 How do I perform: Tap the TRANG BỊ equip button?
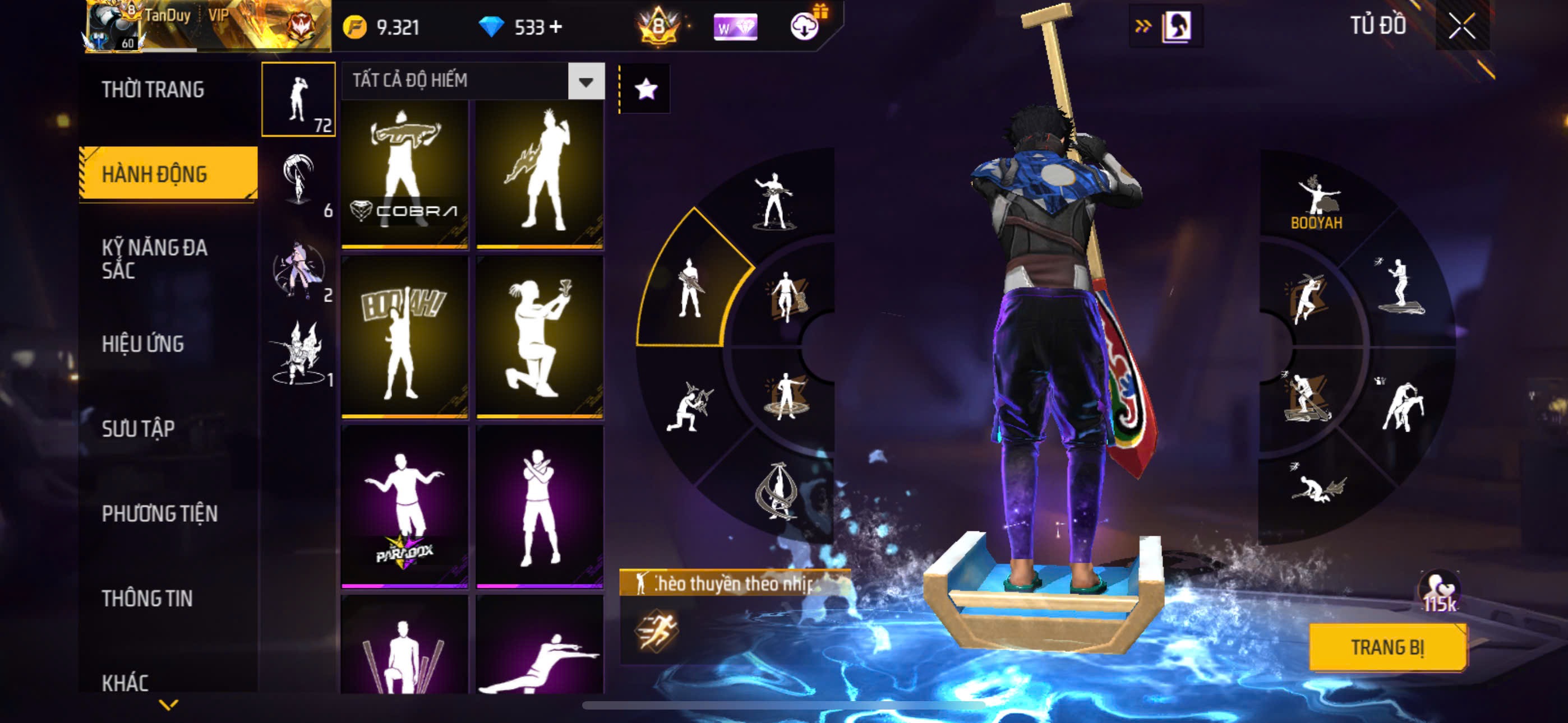[1387, 647]
